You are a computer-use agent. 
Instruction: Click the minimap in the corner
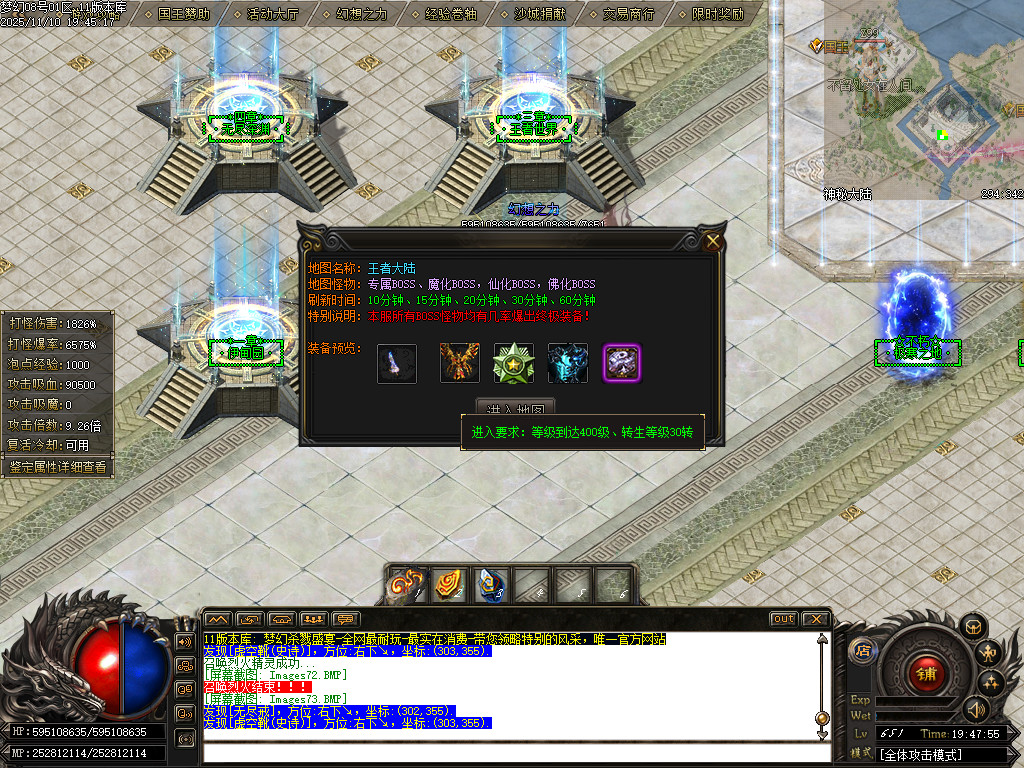(920, 100)
